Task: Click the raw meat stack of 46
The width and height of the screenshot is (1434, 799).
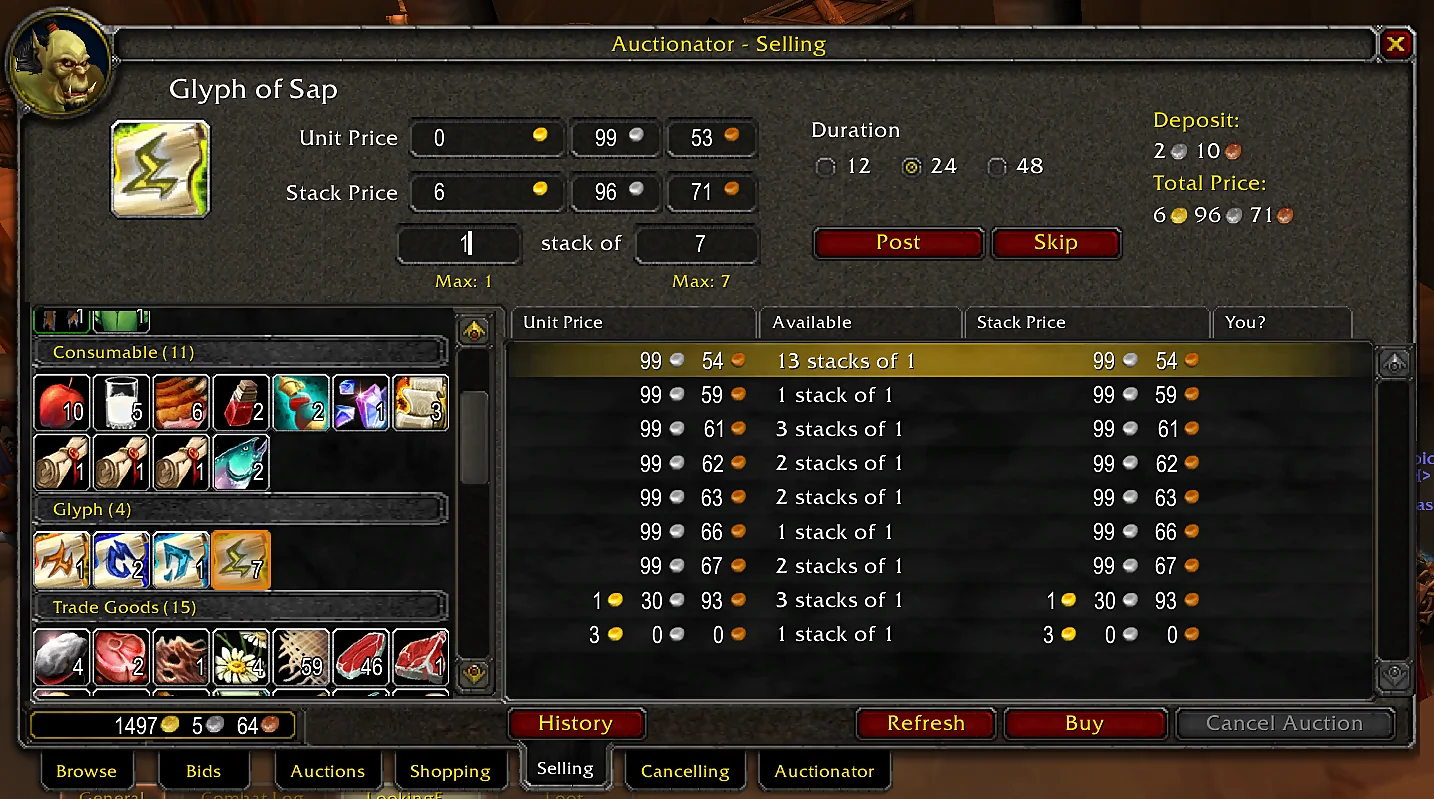Action: coord(361,657)
